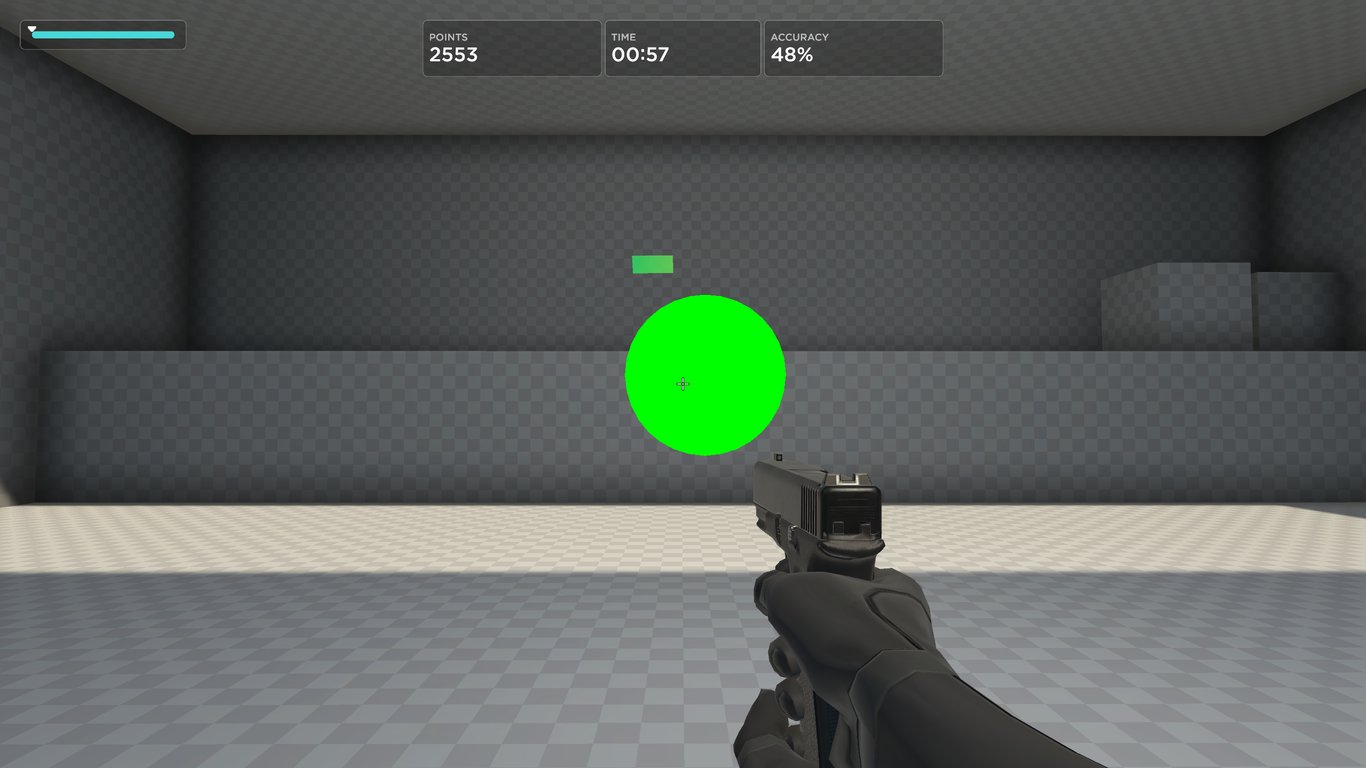
Task: Shoot the large green circular target
Action: tap(705, 375)
